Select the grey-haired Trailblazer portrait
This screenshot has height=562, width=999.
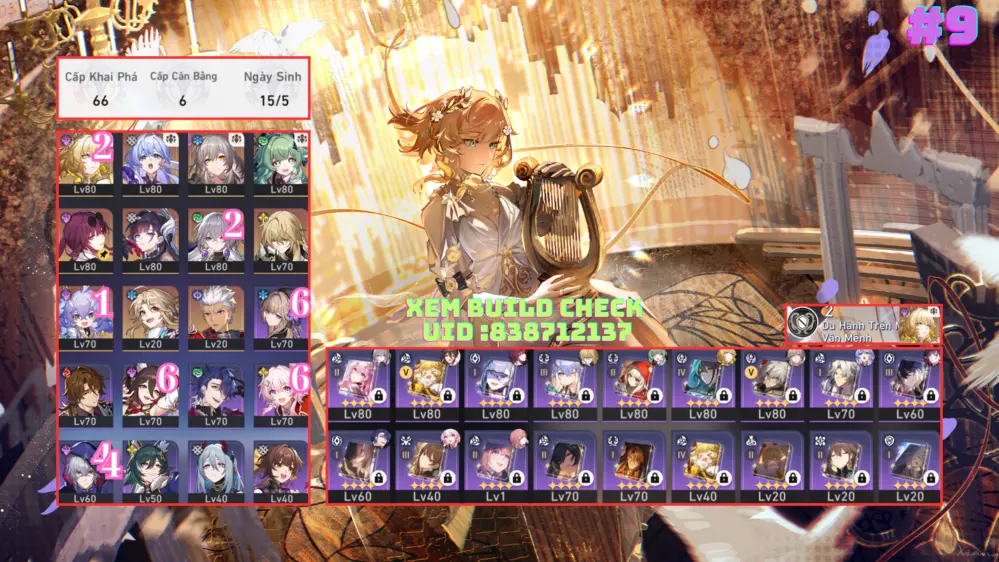(x=216, y=159)
